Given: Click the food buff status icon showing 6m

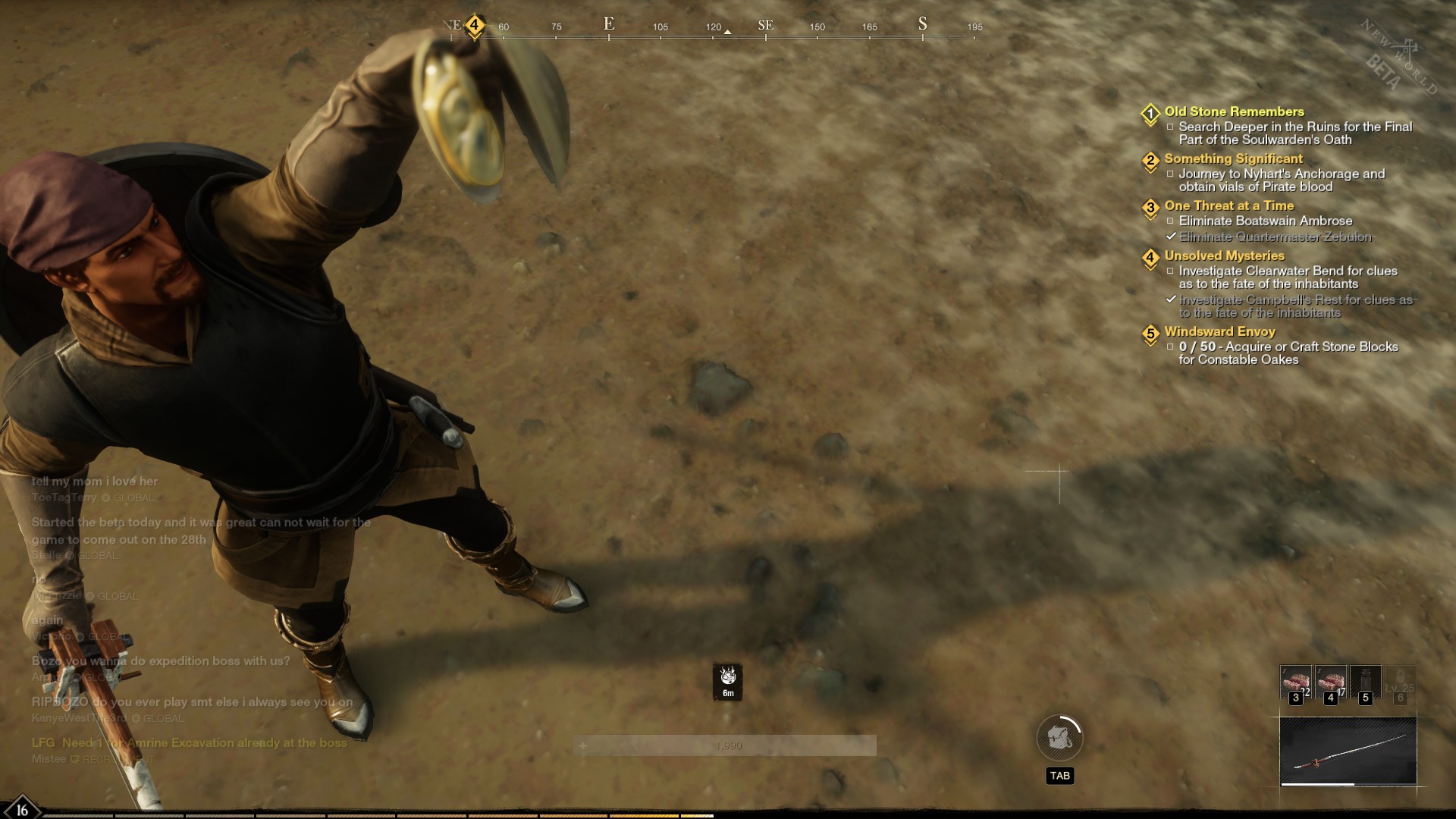Looking at the screenshot, I should 728,681.
